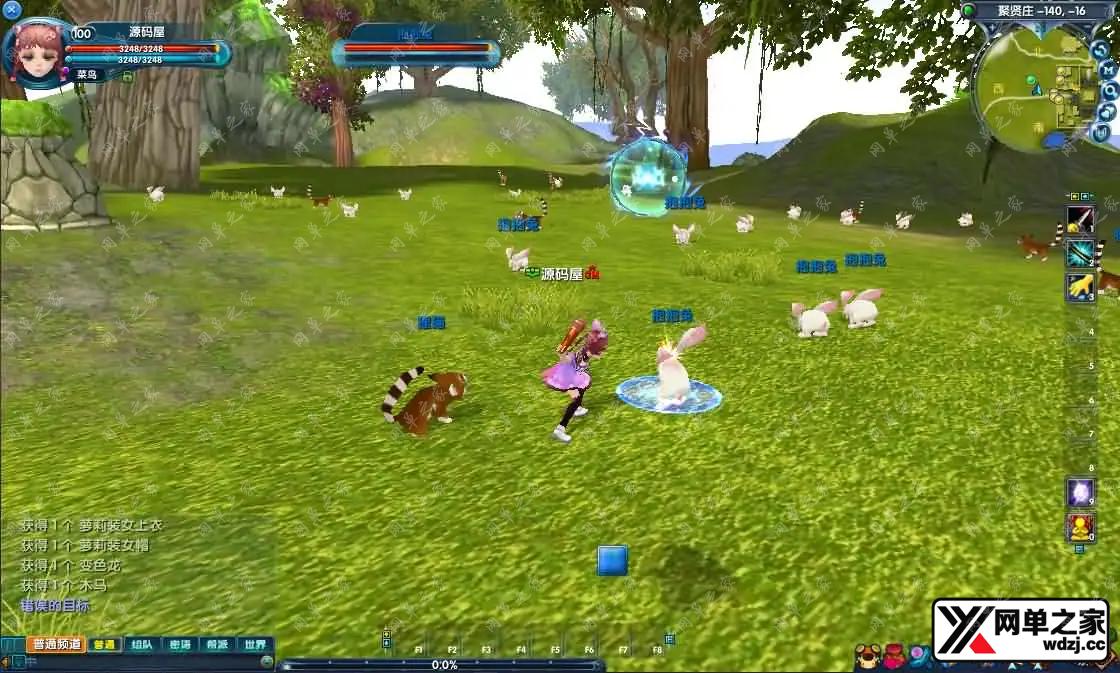Open the 帮派 guild chat tab
The width and height of the screenshot is (1120, 673).
tap(217, 645)
